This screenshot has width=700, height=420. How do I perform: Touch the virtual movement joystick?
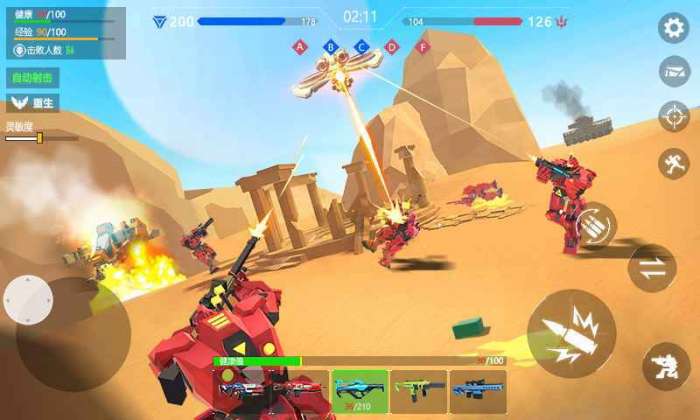coord(29,299)
